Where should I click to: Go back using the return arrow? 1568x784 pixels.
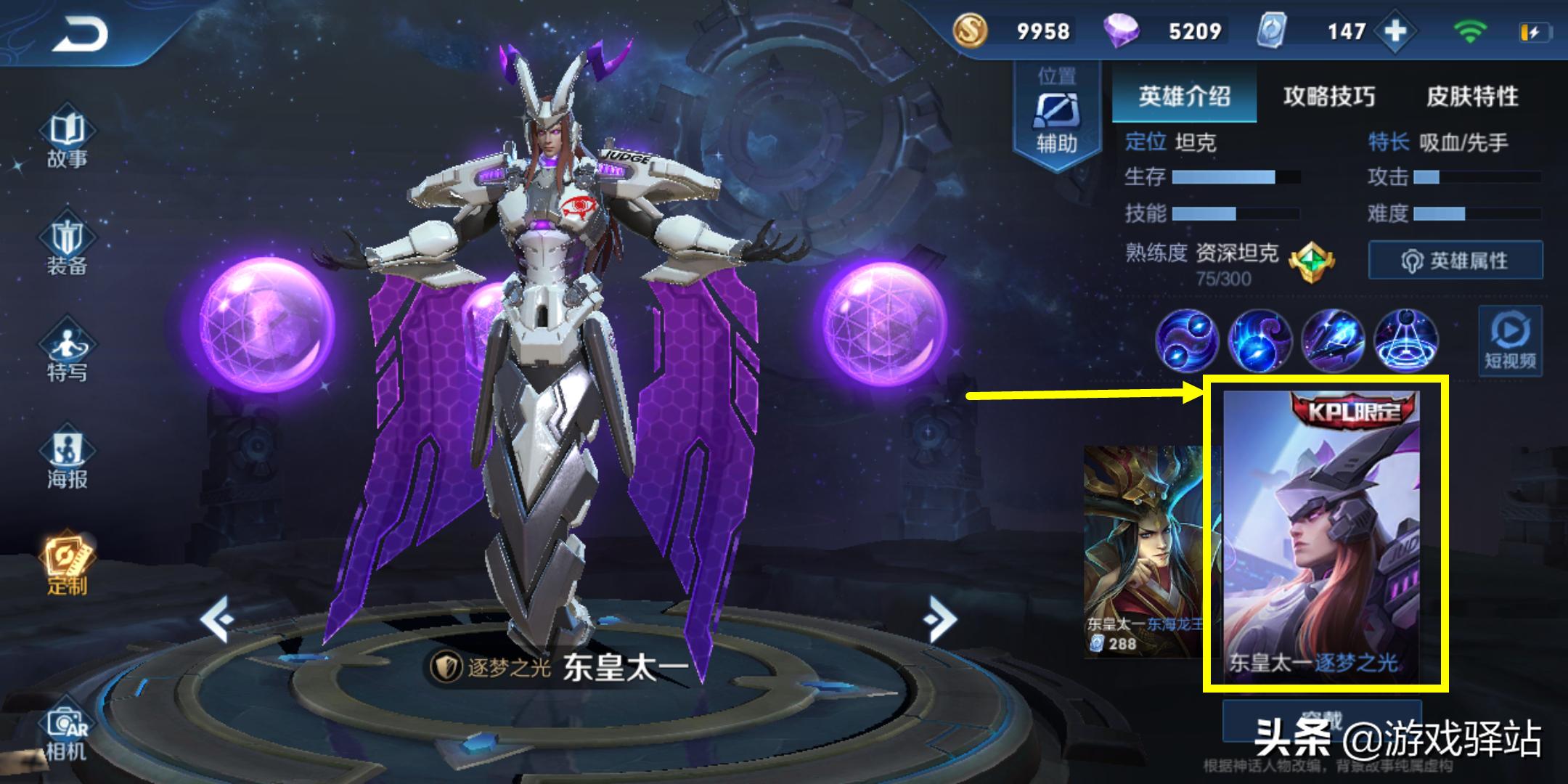(80, 34)
